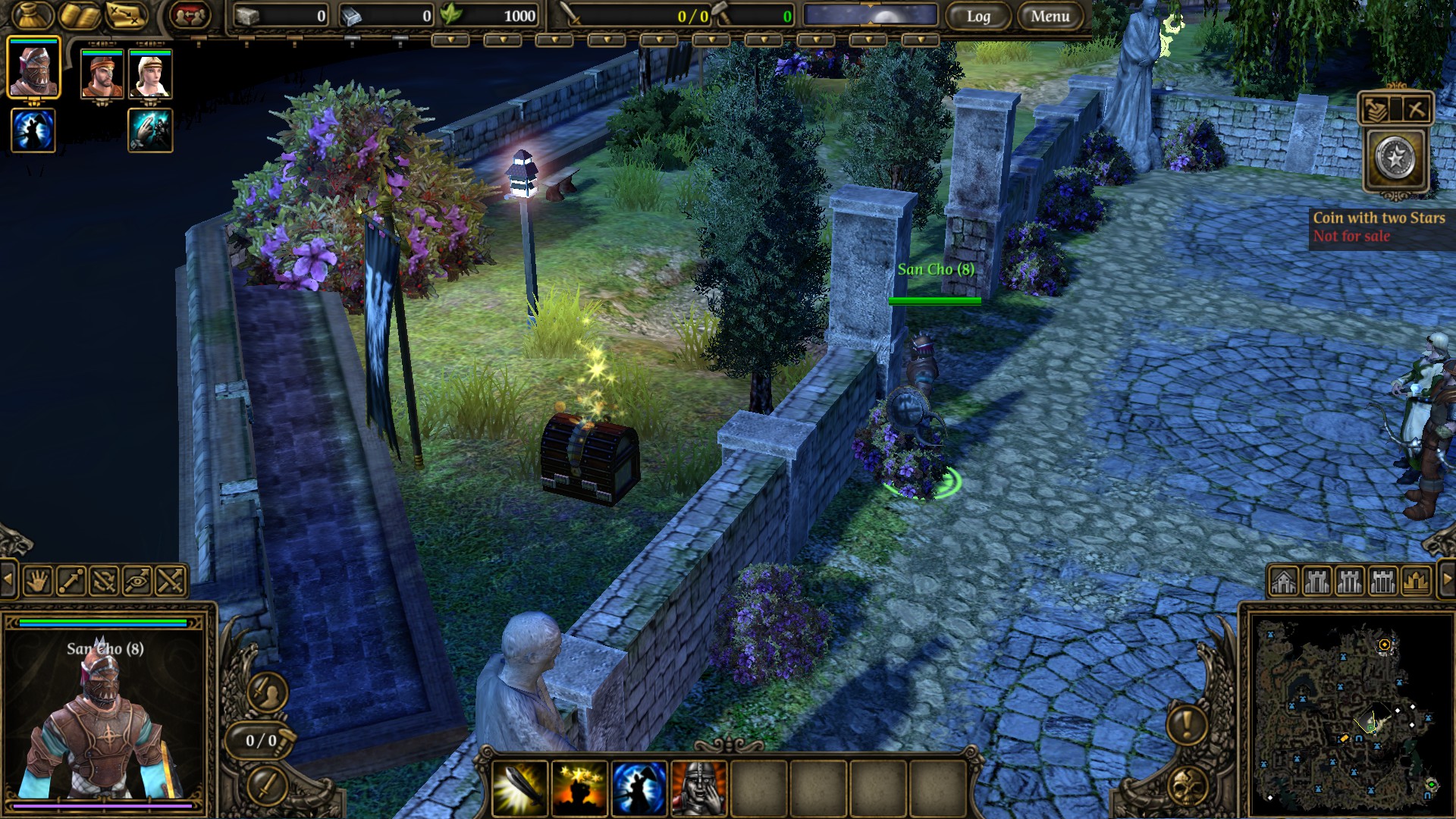Screen dimensions: 1456x819
Task: Click the open hand stop command
Action: pyautogui.click(x=37, y=582)
